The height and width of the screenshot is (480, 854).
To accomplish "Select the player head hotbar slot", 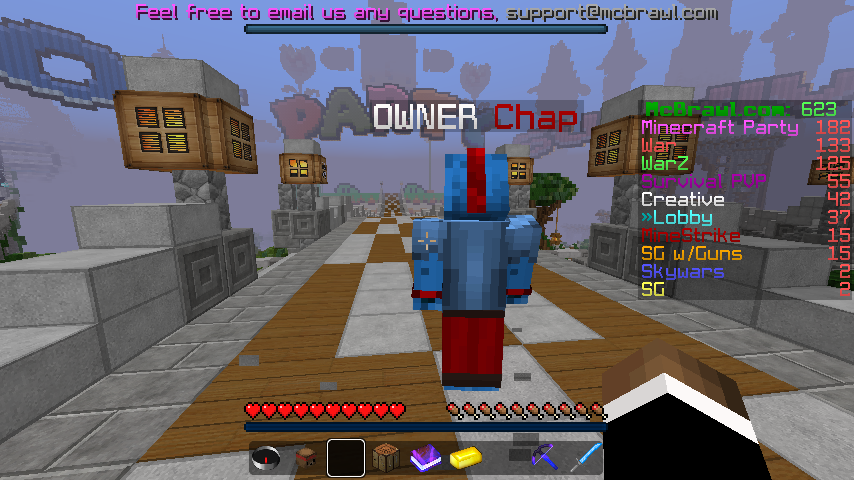I will [307, 459].
